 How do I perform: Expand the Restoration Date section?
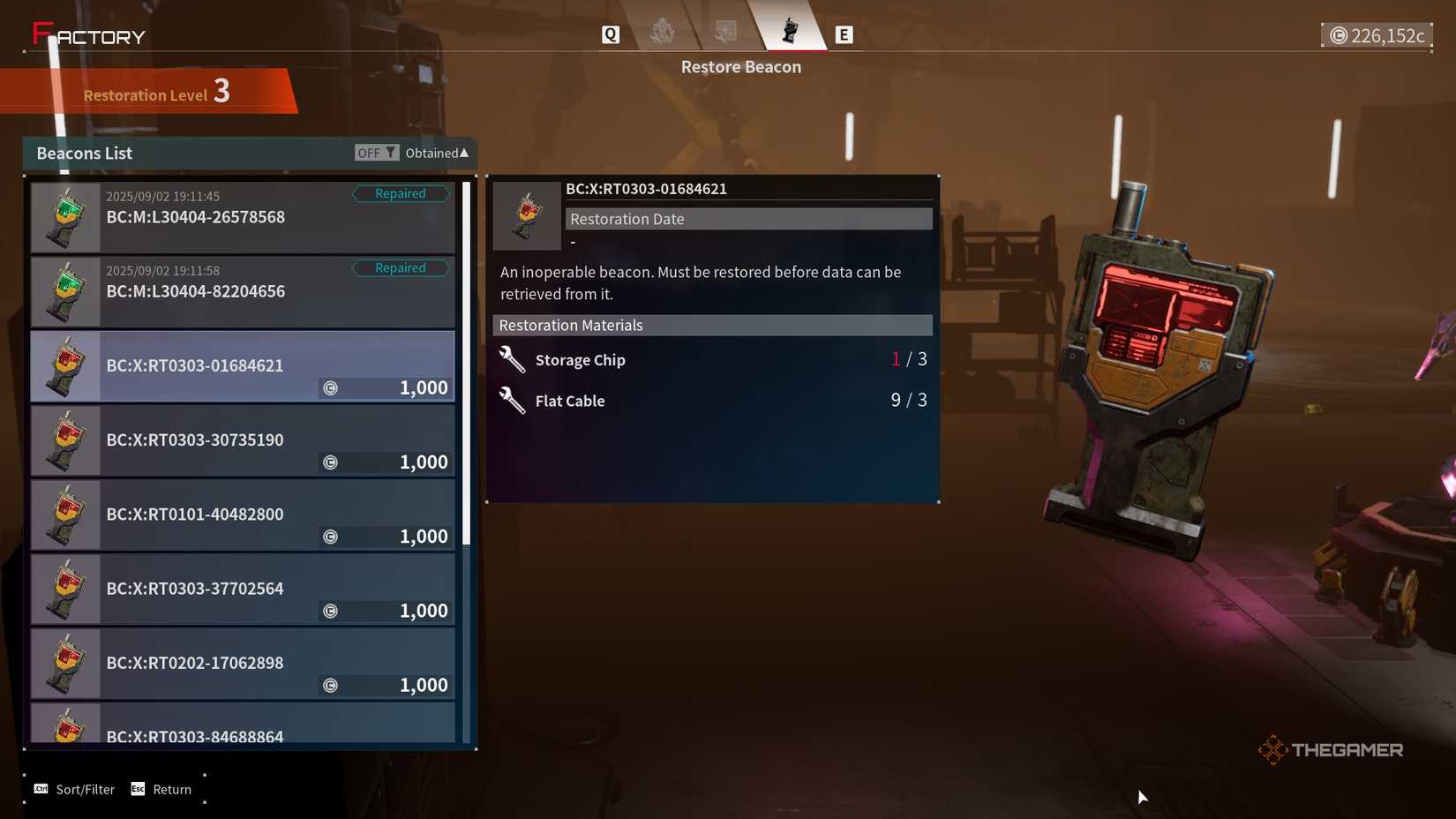pyautogui.click(x=748, y=218)
